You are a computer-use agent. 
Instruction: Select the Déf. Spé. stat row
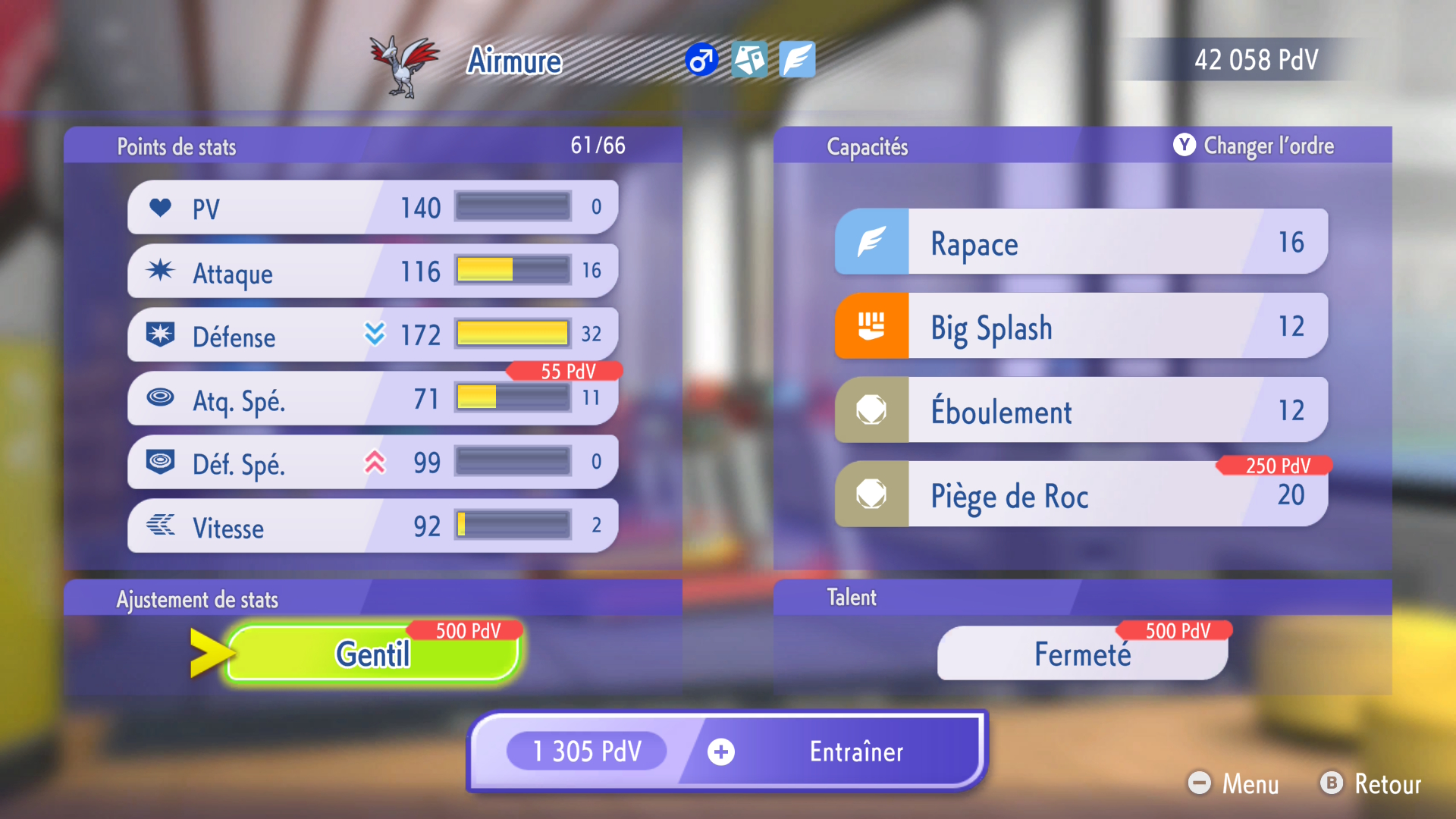[x=372, y=462]
